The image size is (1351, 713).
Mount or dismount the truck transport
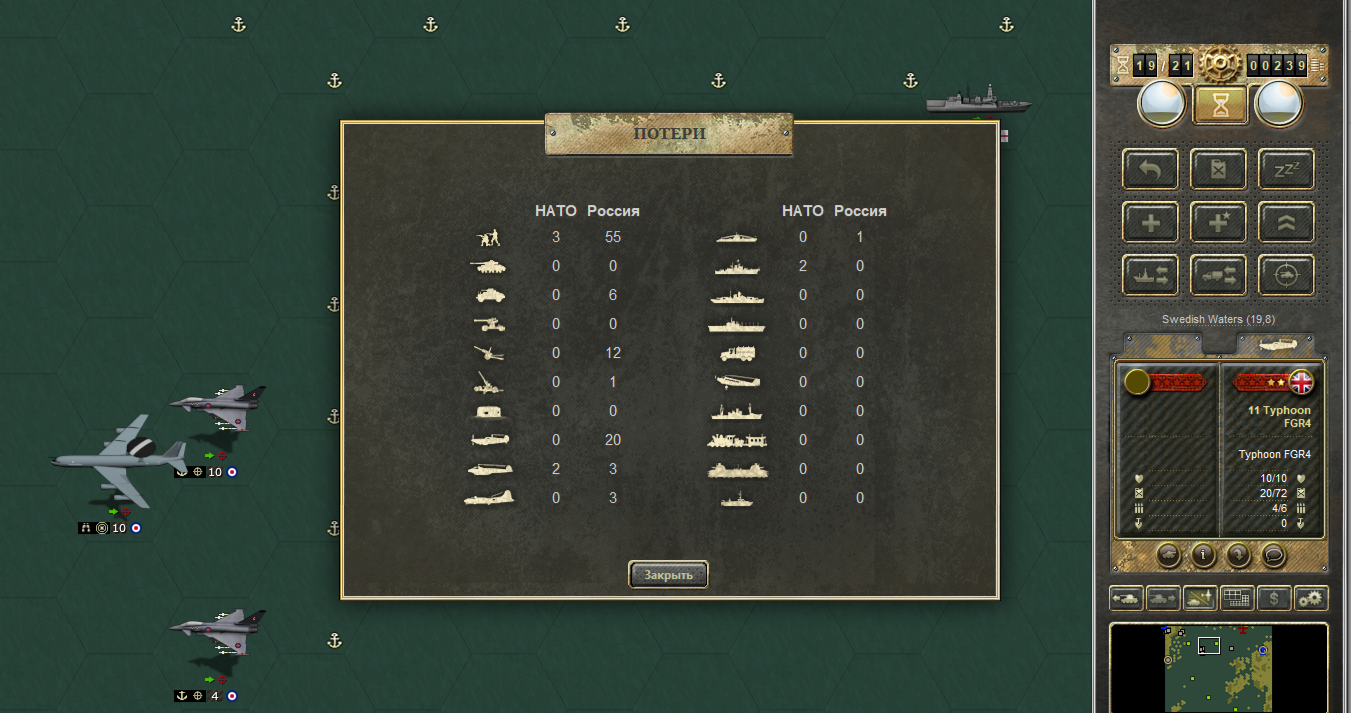click(x=1218, y=275)
